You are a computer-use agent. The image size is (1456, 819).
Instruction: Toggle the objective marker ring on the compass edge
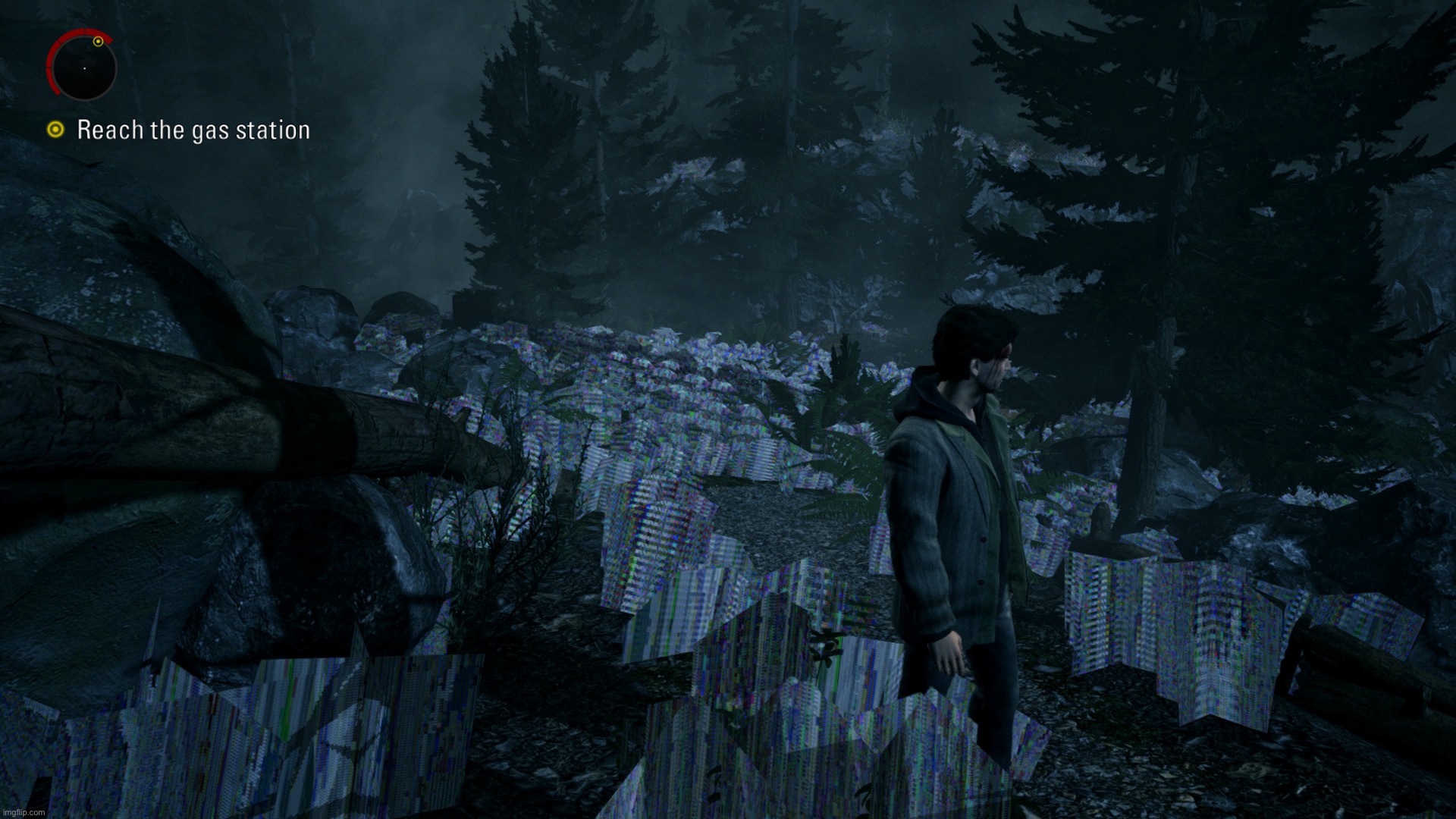click(99, 42)
